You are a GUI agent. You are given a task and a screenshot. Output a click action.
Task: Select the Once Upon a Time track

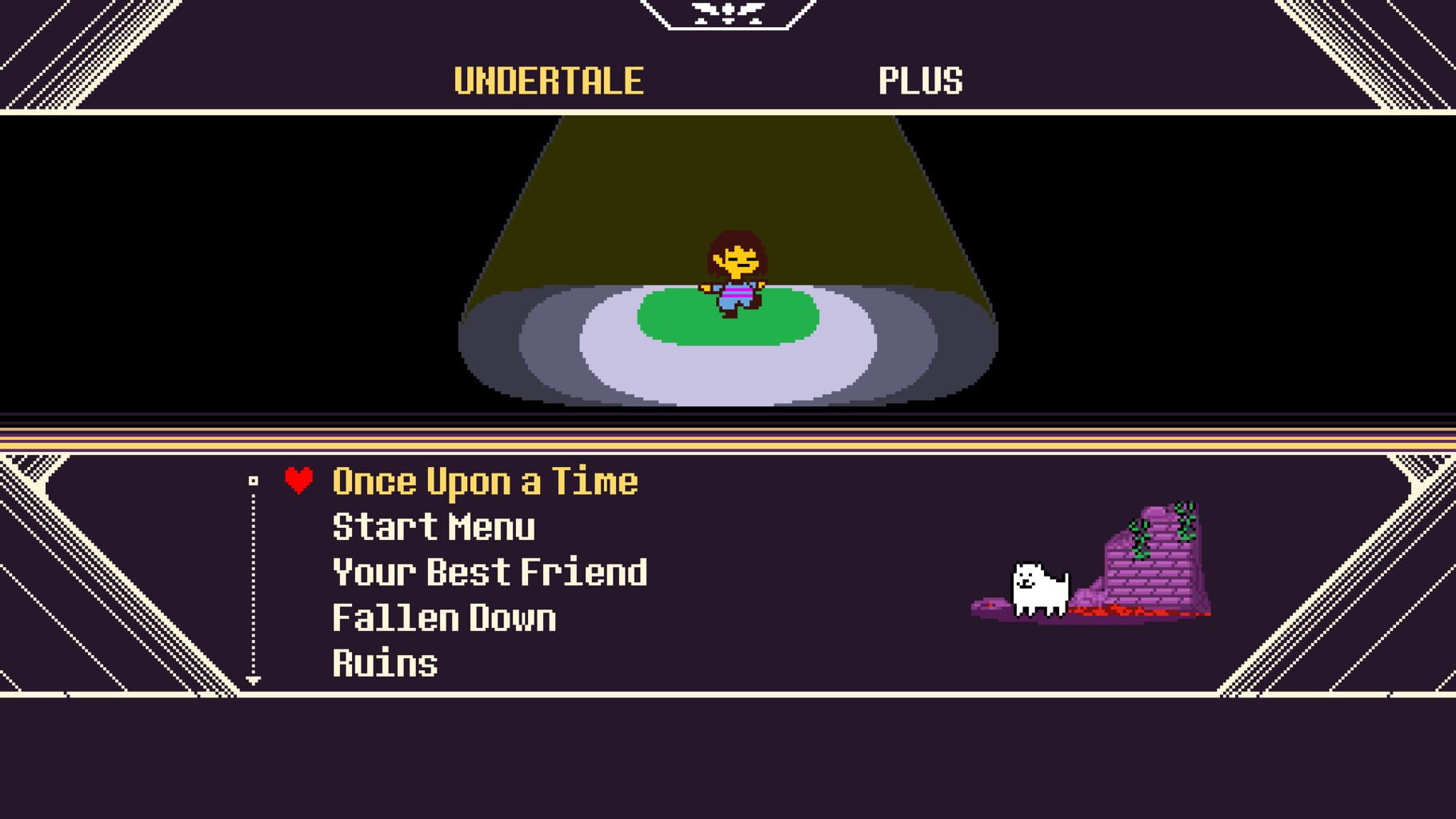click(x=485, y=481)
